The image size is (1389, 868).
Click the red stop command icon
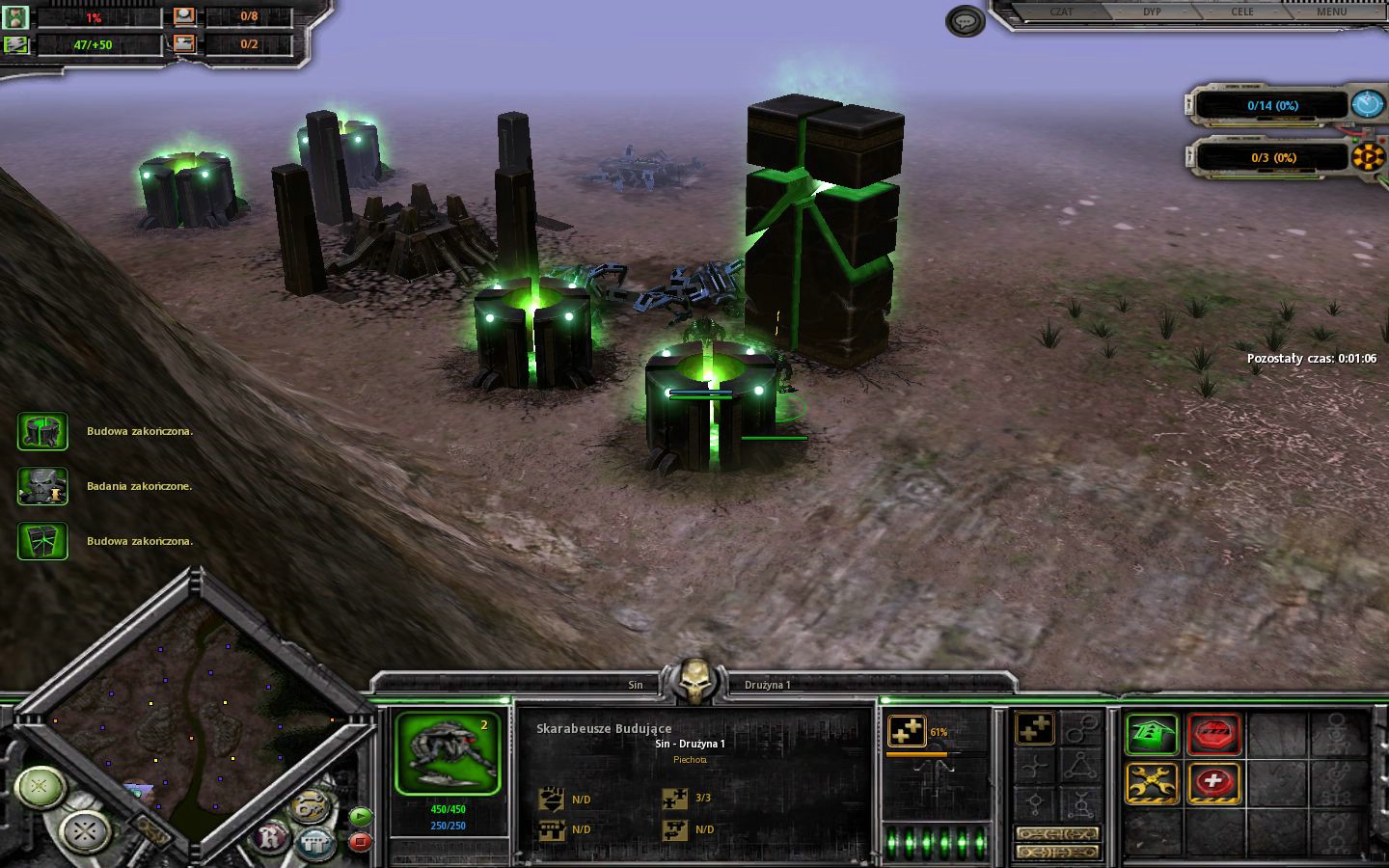(1213, 735)
